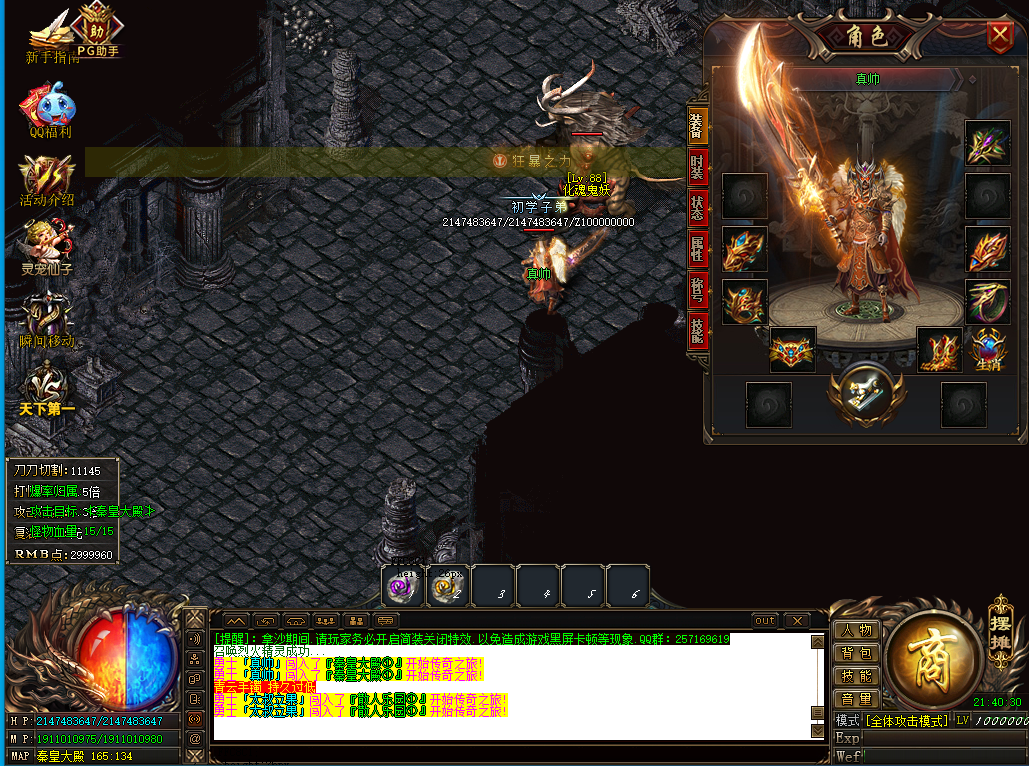Click the 生肖 zodiac equipment slot
Image resolution: width=1029 pixels, height=766 pixels.
point(988,349)
